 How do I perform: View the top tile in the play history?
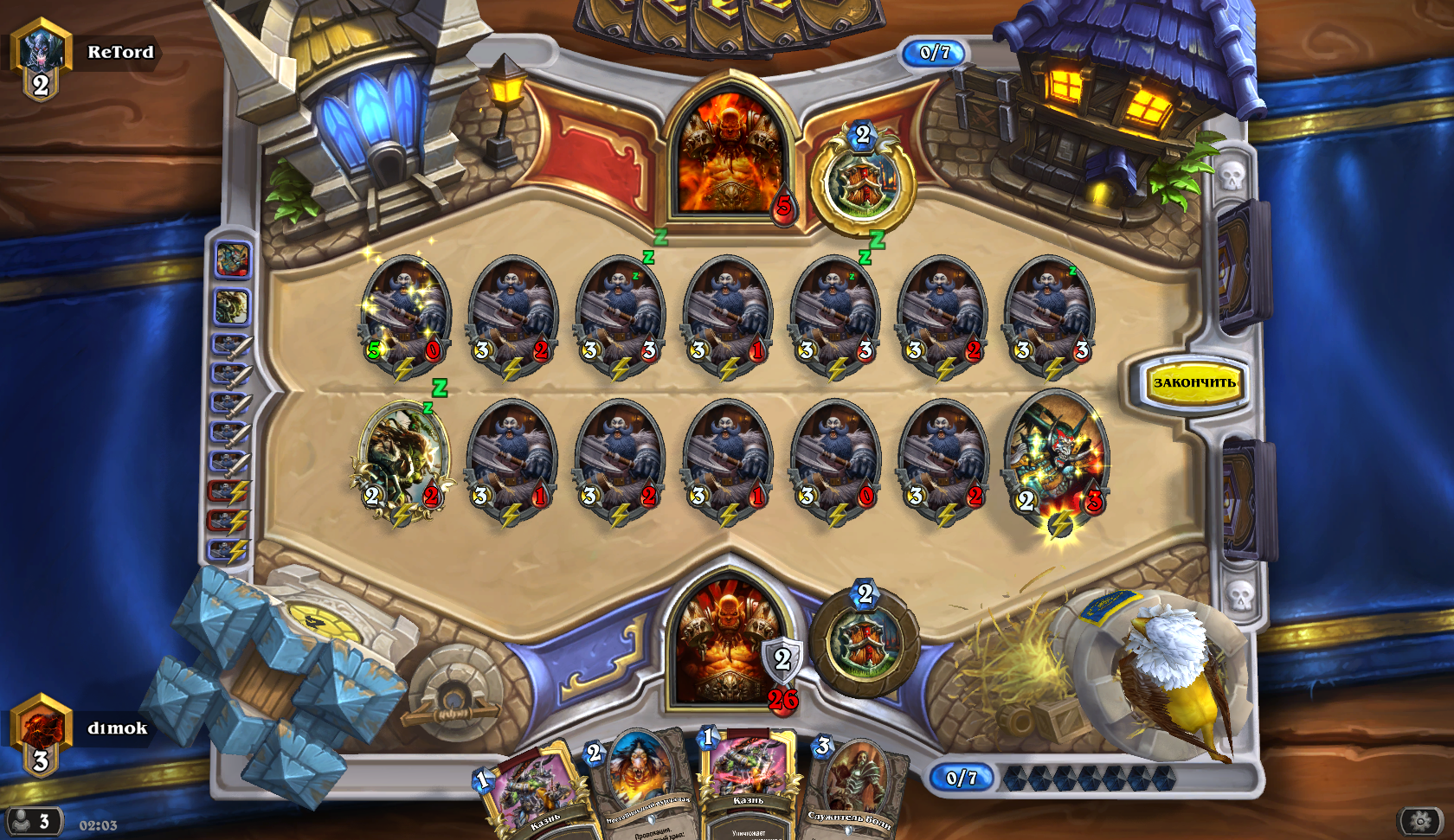click(232, 260)
